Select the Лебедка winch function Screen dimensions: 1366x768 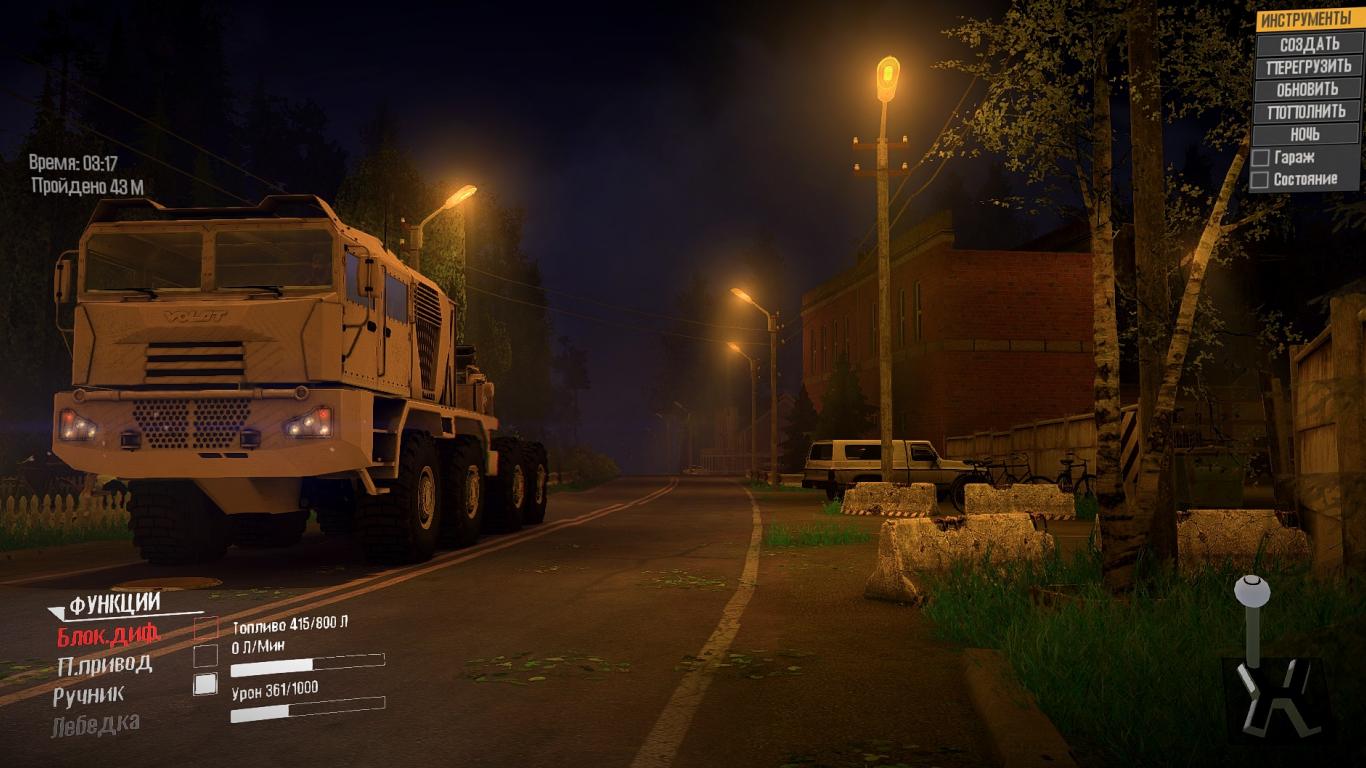[96, 723]
